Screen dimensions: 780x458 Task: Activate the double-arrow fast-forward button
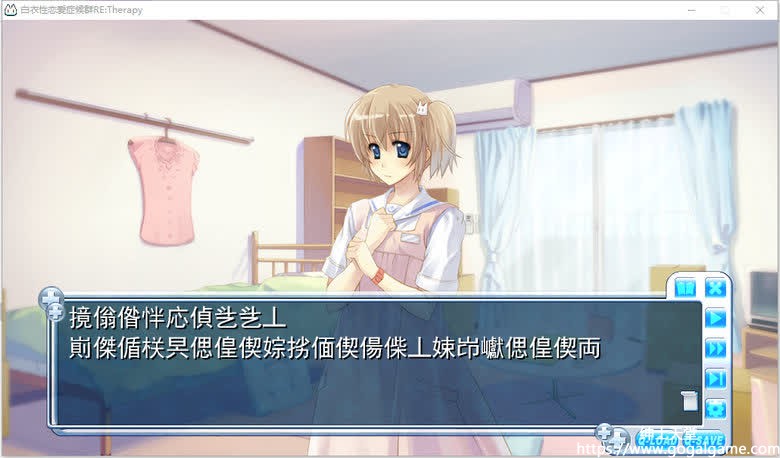715,348
